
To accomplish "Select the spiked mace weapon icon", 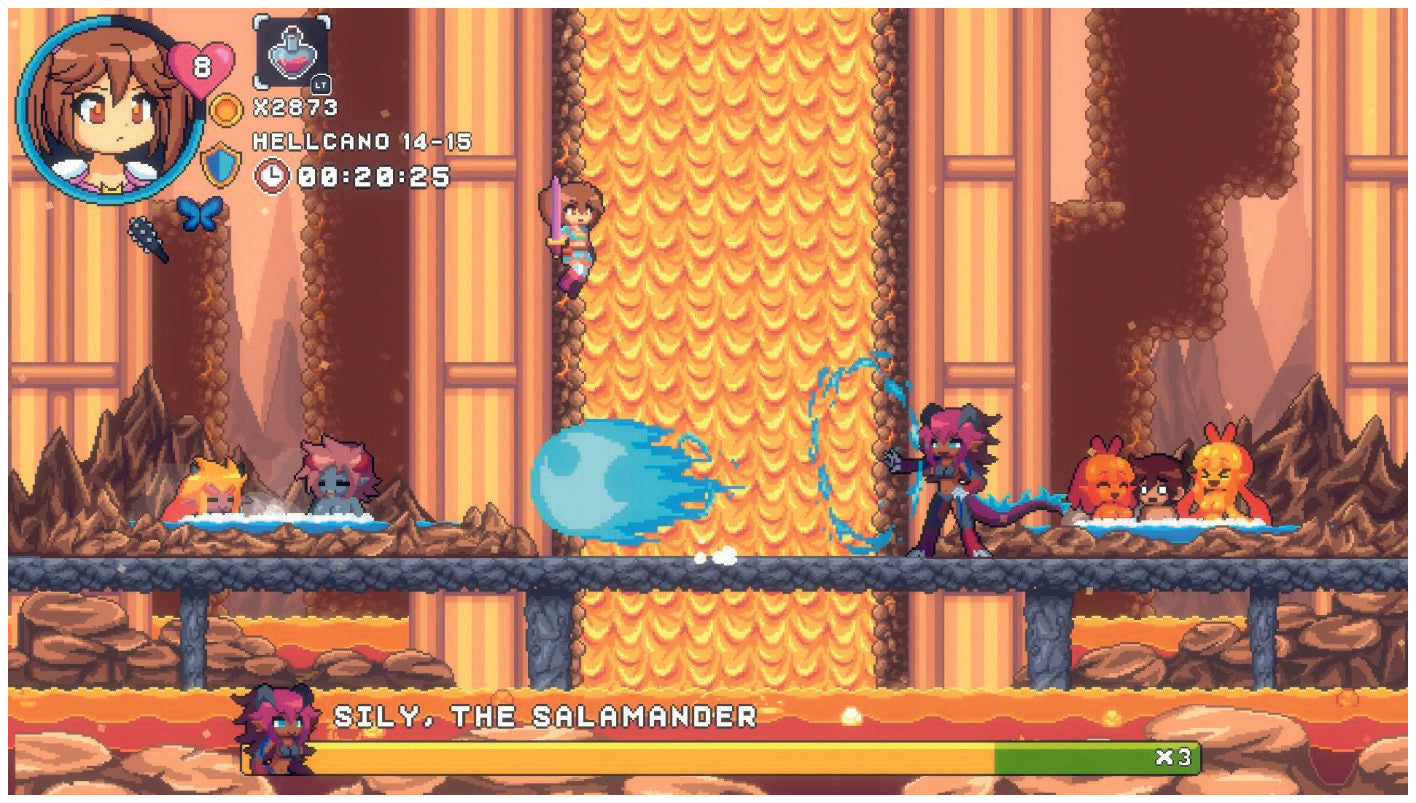I will coord(148,238).
